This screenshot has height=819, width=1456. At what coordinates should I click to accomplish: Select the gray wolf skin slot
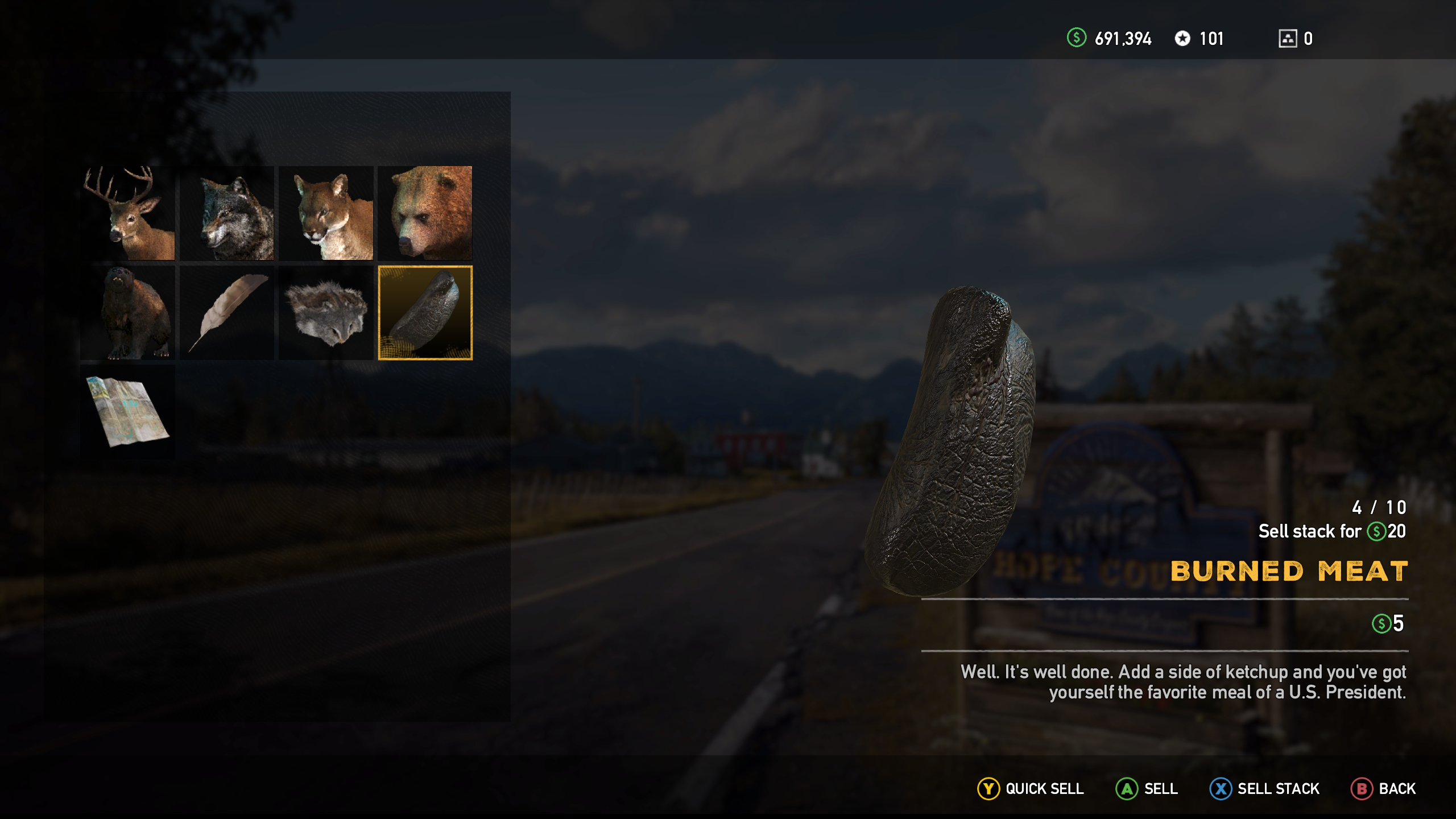[227, 213]
